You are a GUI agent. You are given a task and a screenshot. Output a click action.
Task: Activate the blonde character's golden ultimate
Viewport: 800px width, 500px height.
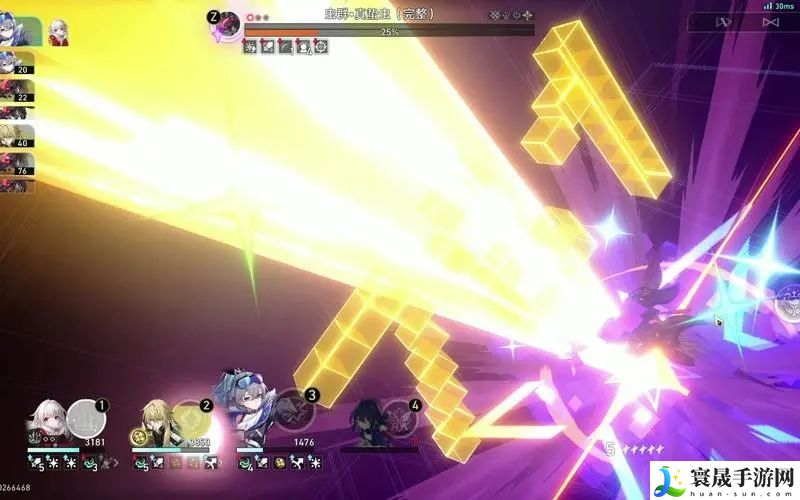192,414
